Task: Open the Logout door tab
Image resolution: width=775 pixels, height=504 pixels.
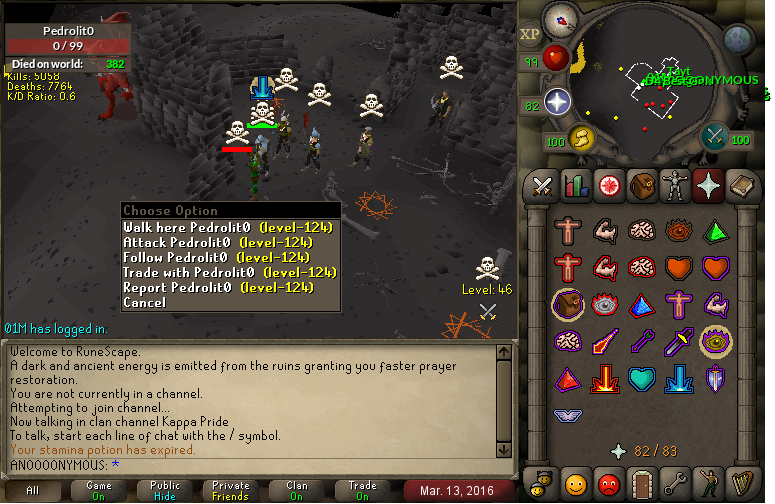Action: pyautogui.click(x=642, y=483)
